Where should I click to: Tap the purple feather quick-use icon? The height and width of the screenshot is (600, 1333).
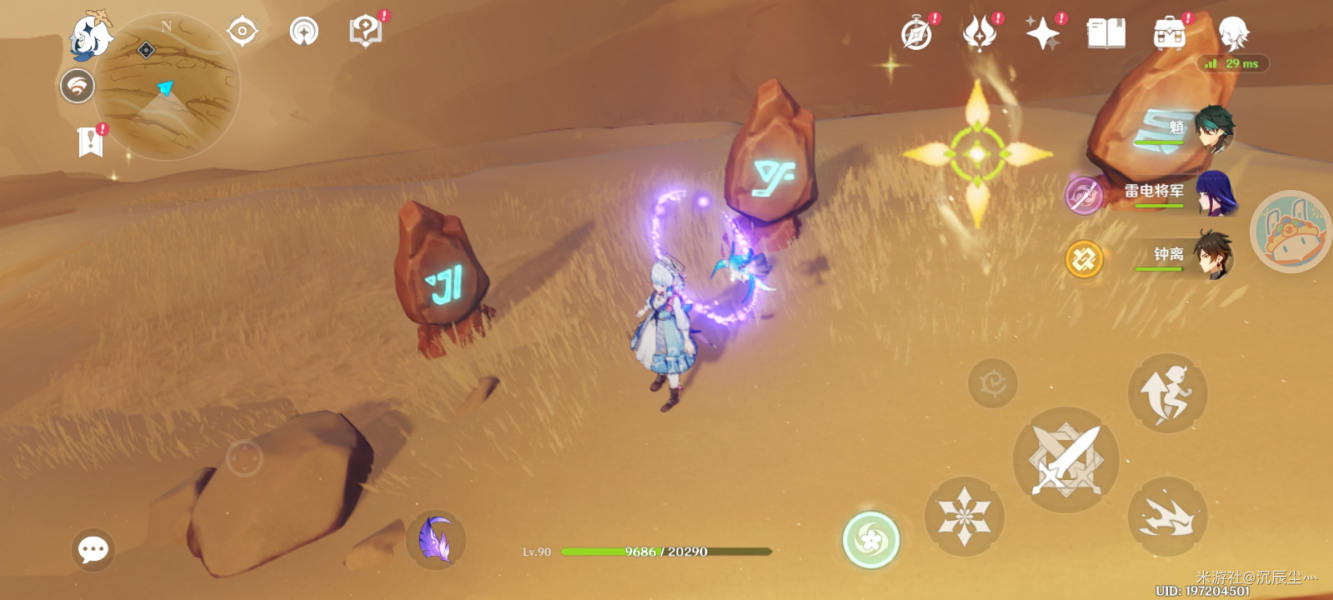coord(436,540)
